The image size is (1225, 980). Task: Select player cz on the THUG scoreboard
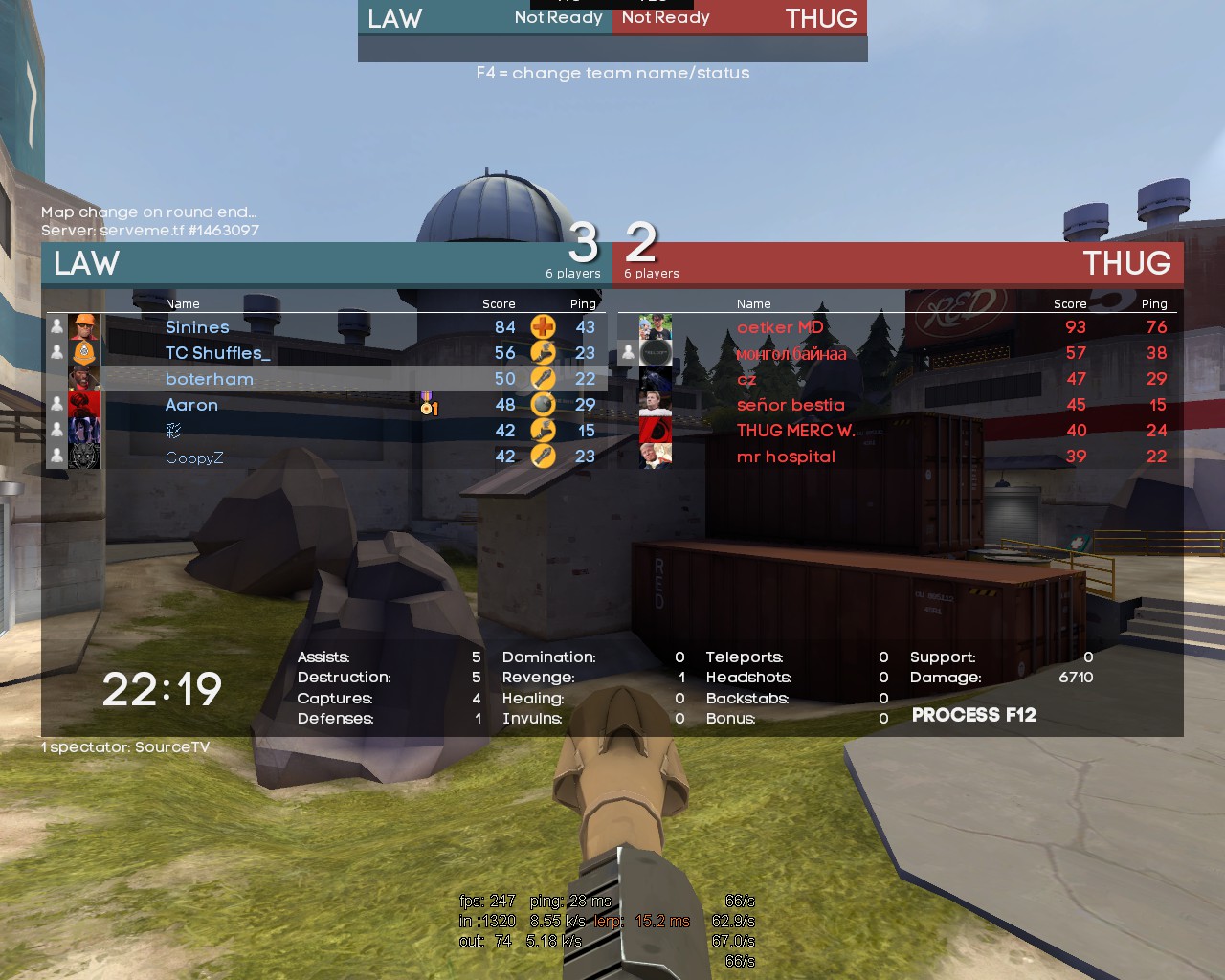pos(746,380)
